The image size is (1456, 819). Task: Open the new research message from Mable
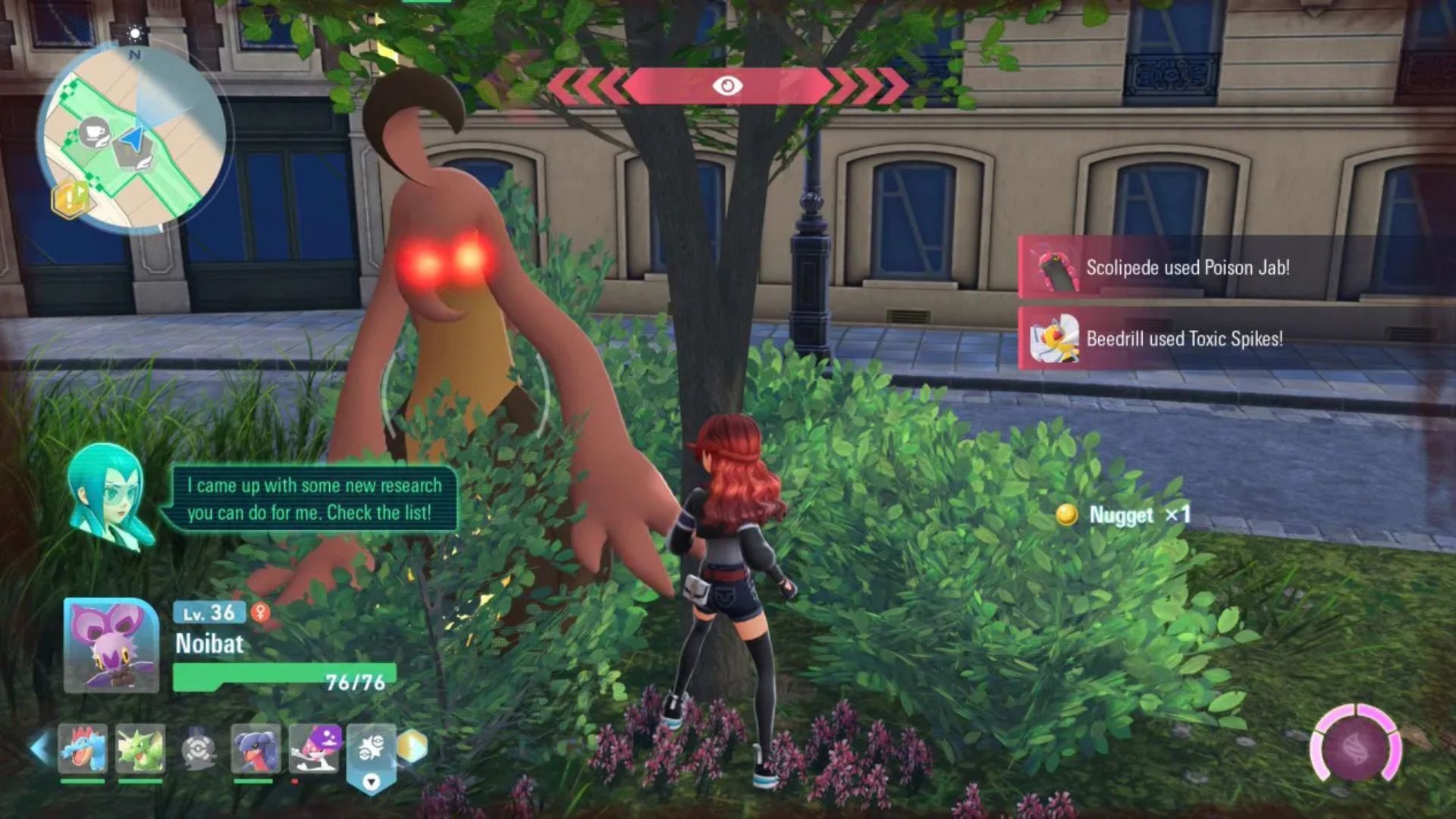[x=312, y=499]
